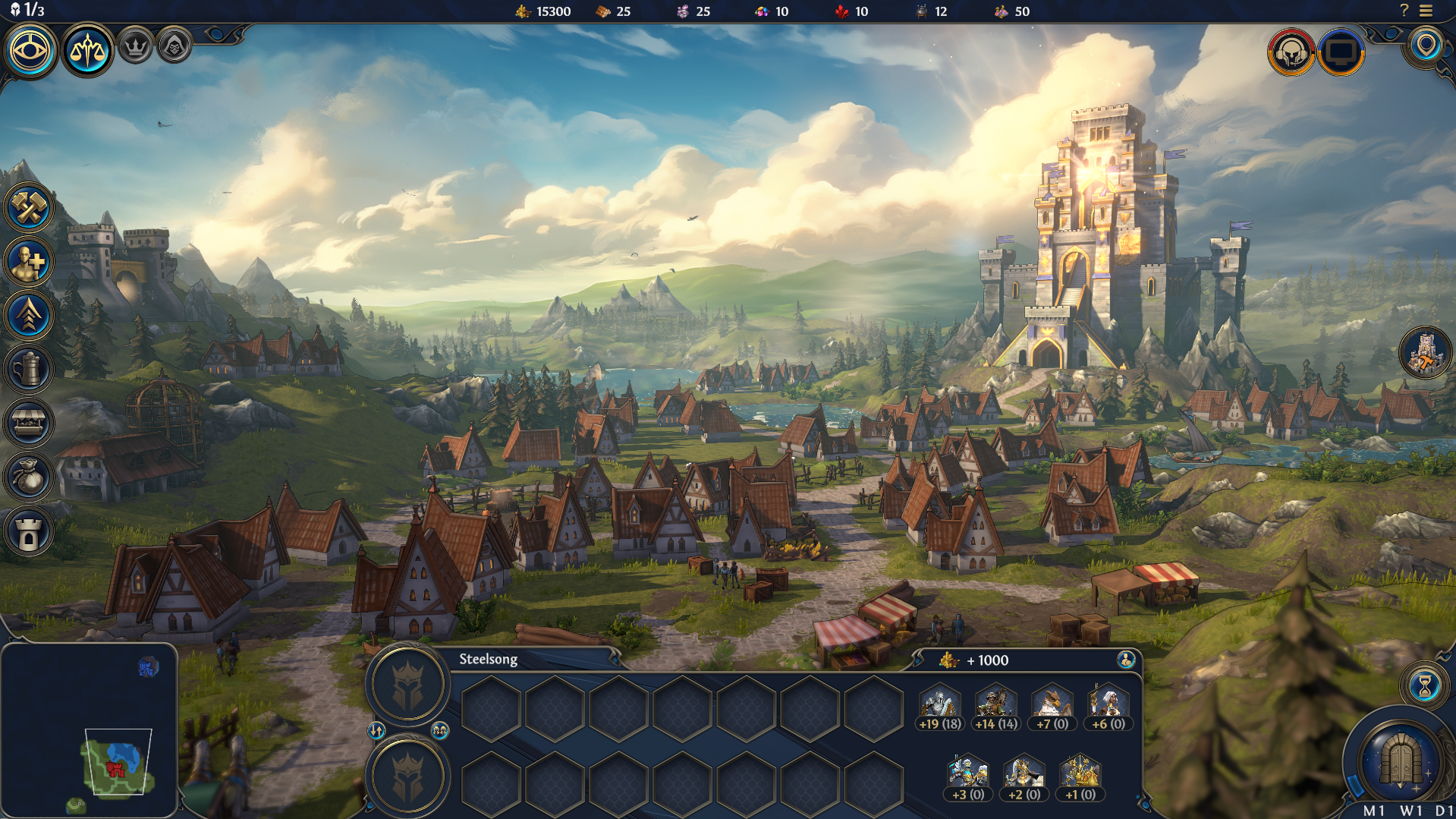End turn with the hourglass button
This screenshot has height=819, width=1456.
click(1424, 685)
